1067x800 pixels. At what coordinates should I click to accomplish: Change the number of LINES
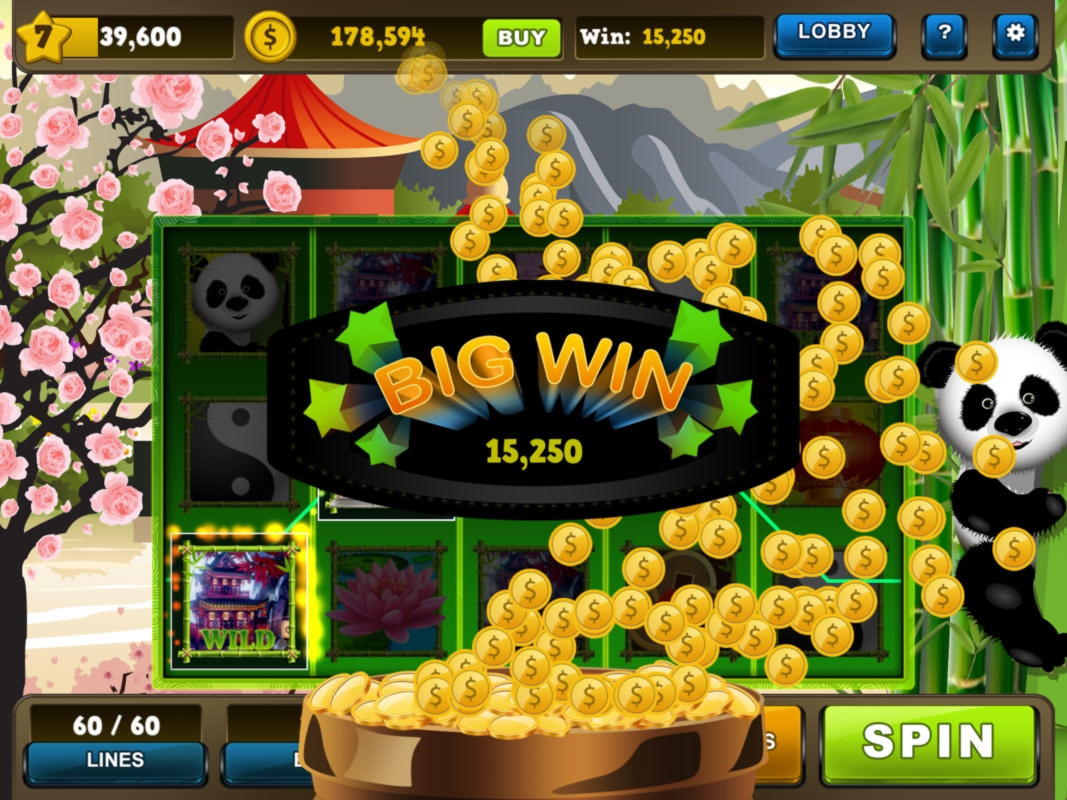[115, 761]
